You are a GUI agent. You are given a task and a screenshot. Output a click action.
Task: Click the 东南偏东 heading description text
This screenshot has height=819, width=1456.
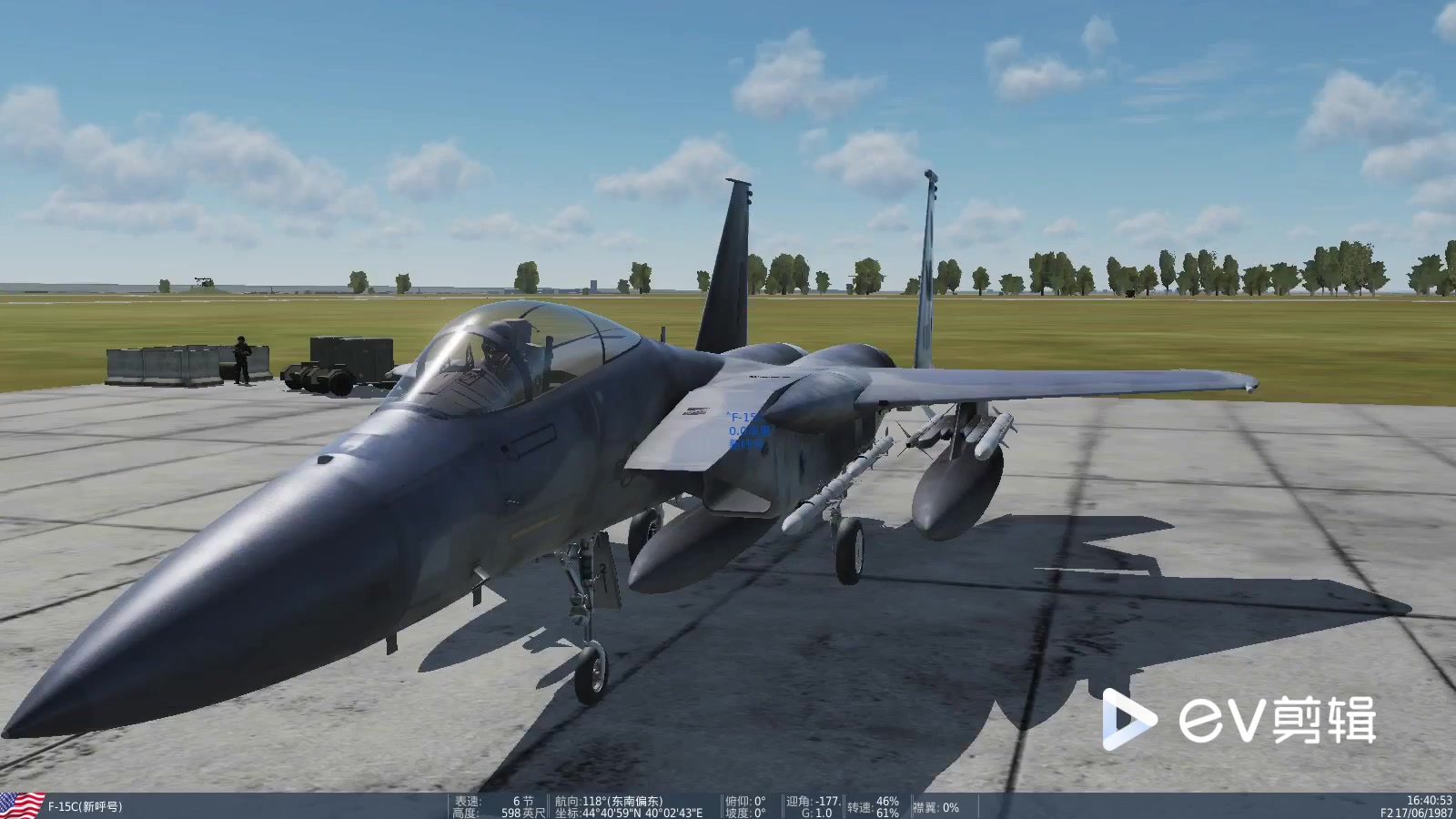[x=635, y=799]
